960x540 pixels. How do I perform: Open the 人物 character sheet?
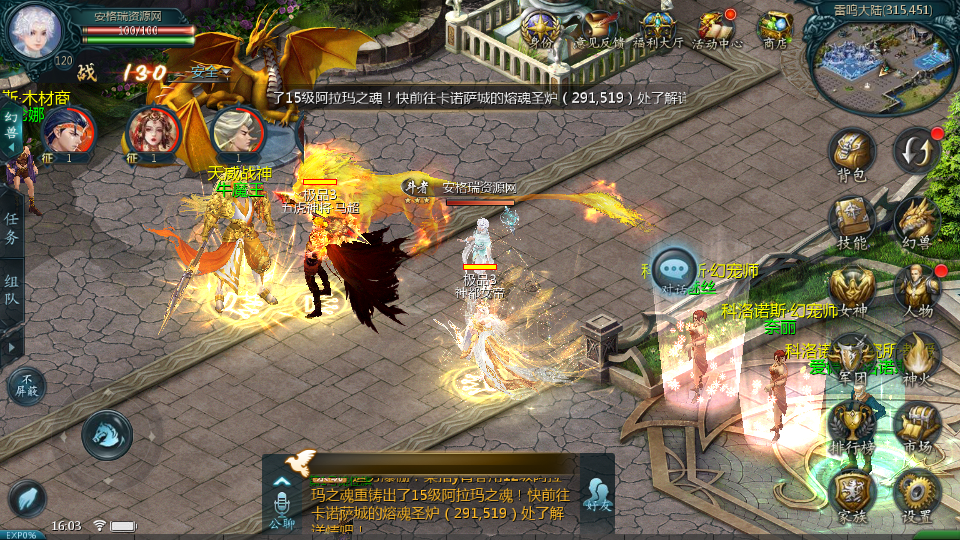(916, 288)
